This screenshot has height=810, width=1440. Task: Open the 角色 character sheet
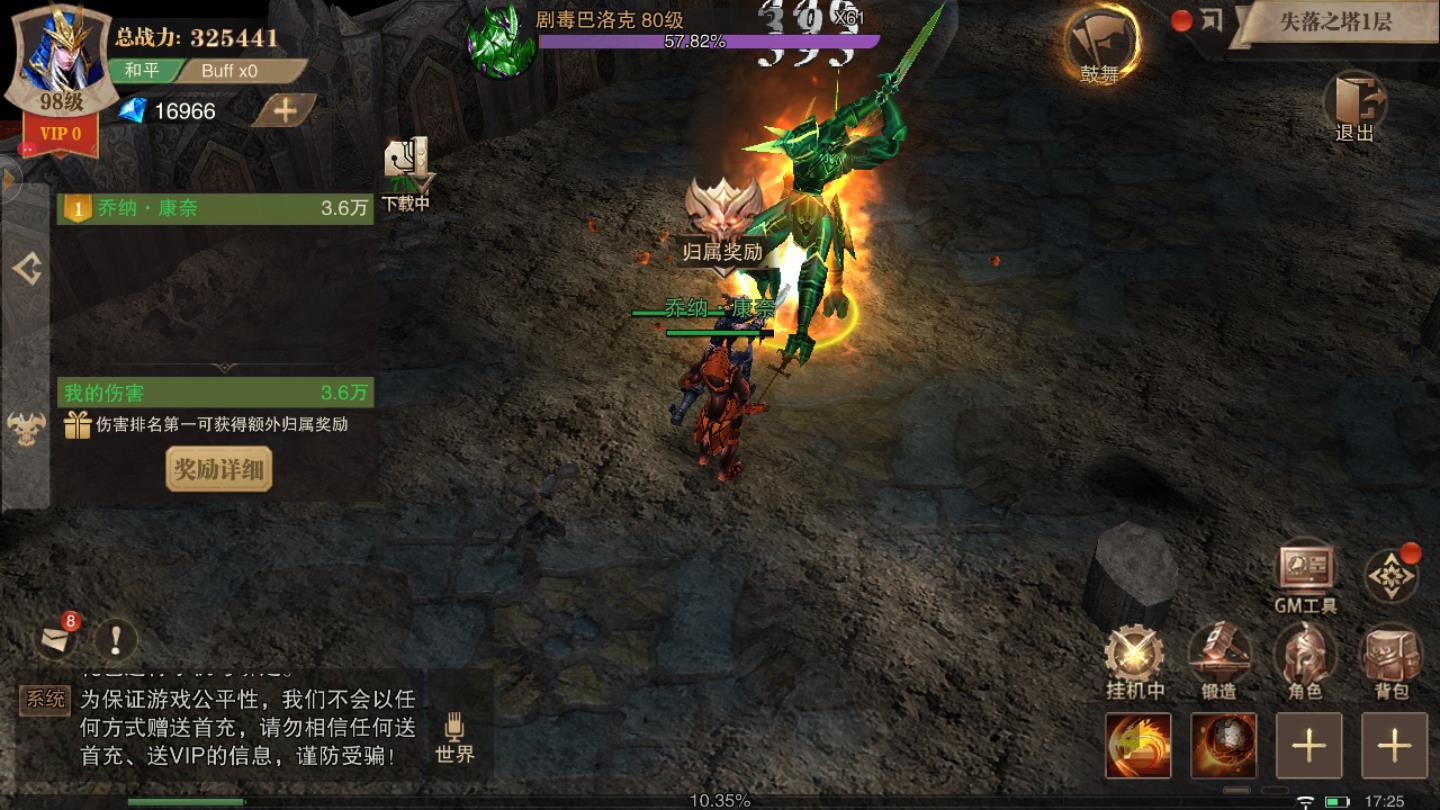[x=1305, y=662]
